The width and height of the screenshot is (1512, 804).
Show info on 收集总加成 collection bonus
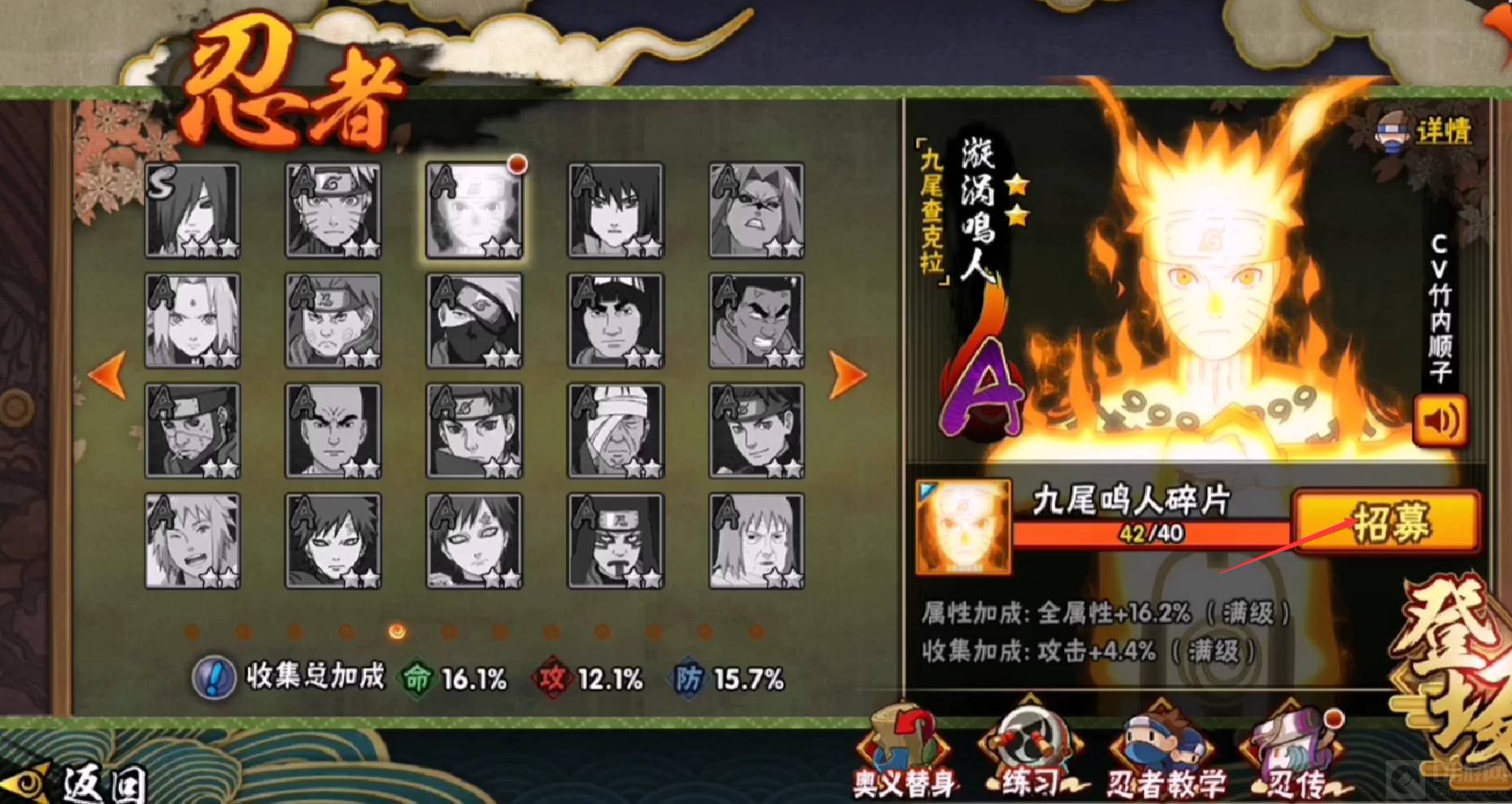tap(214, 678)
